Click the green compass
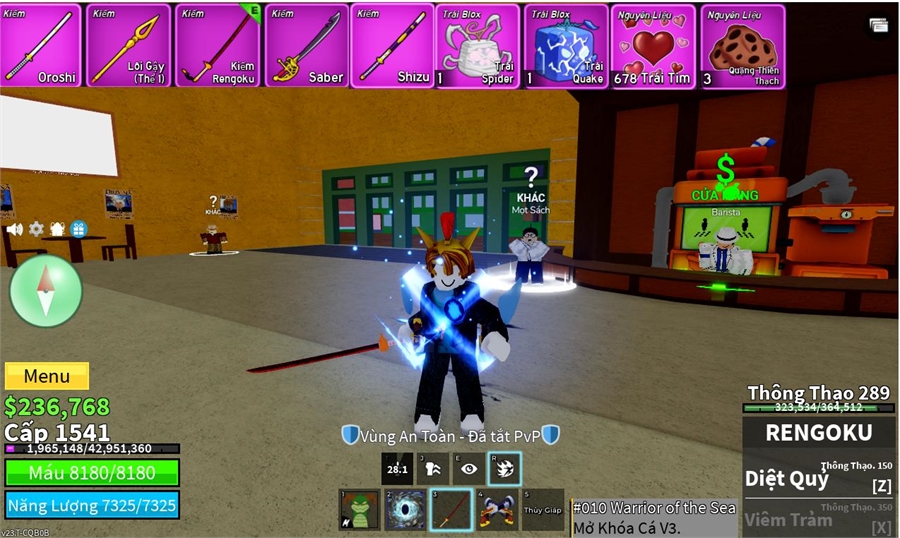This screenshot has height=538, width=900. (x=46, y=290)
